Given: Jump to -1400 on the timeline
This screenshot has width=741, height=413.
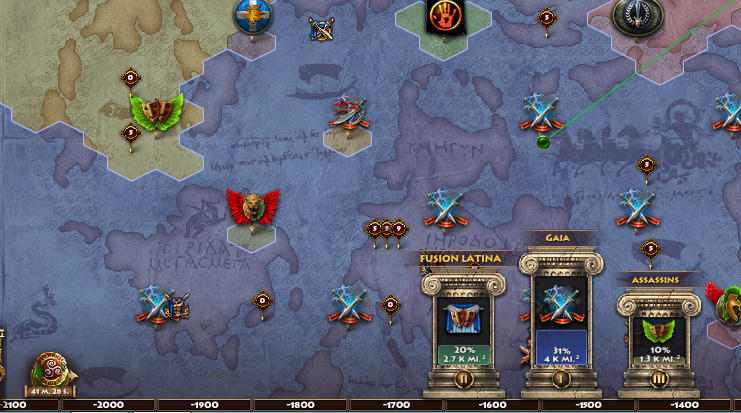Looking at the screenshot, I should coord(686,406).
